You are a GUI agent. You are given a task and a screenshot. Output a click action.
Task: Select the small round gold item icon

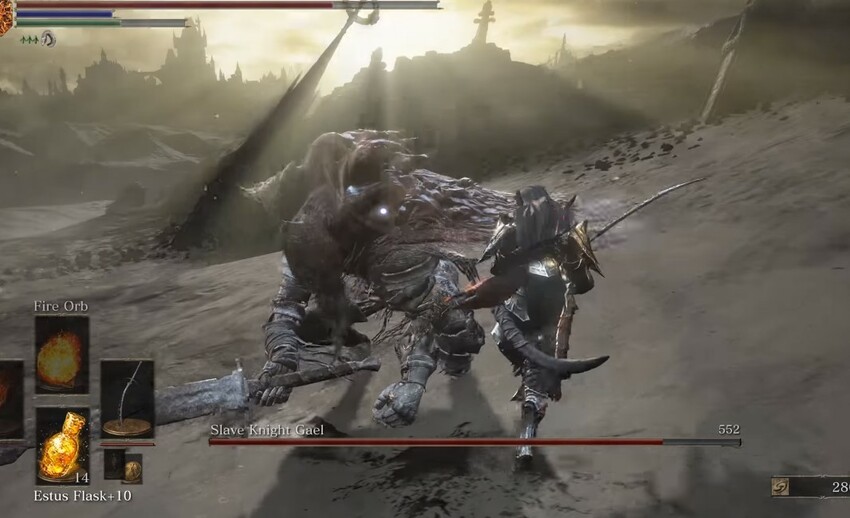point(132,468)
